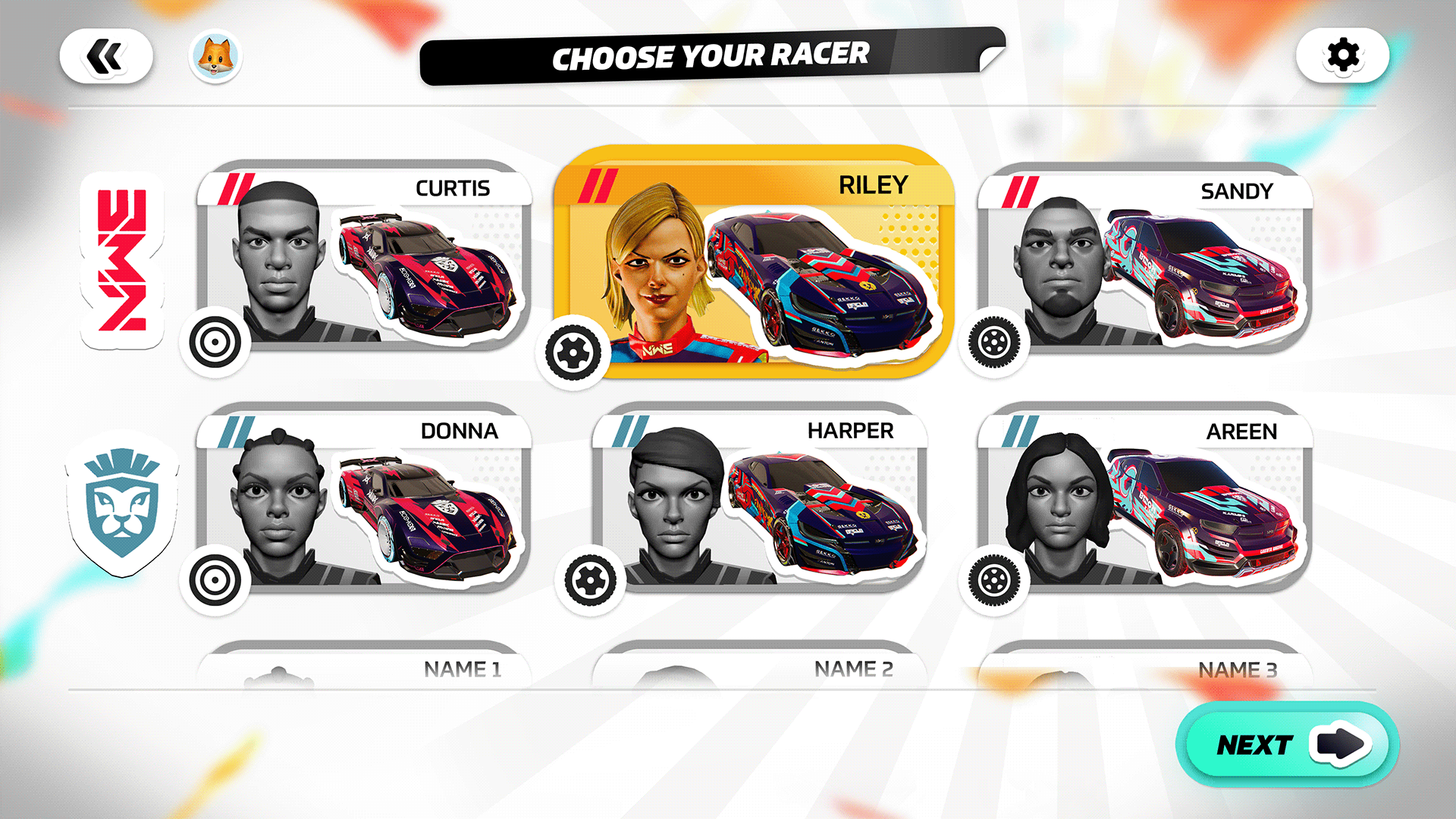Click the tire badge on Sandy's card

click(996, 343)
